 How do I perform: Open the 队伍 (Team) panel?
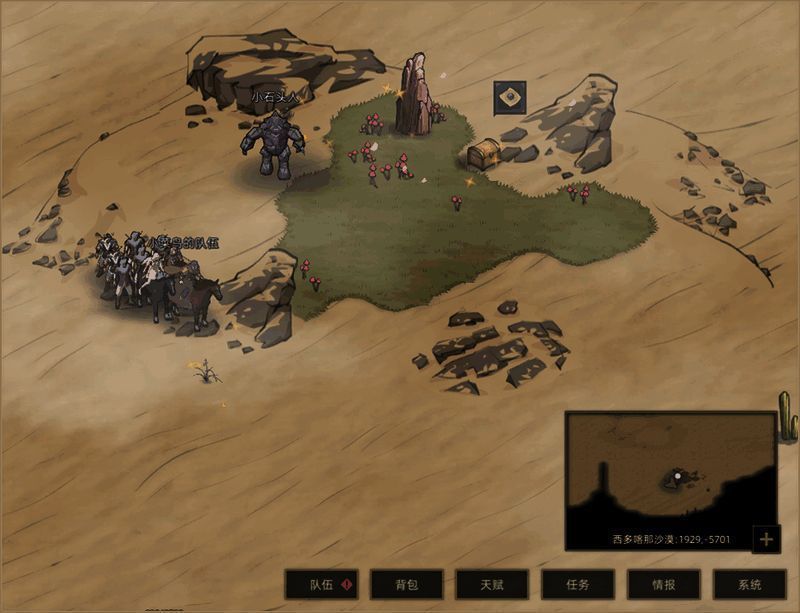pos(321,585)
